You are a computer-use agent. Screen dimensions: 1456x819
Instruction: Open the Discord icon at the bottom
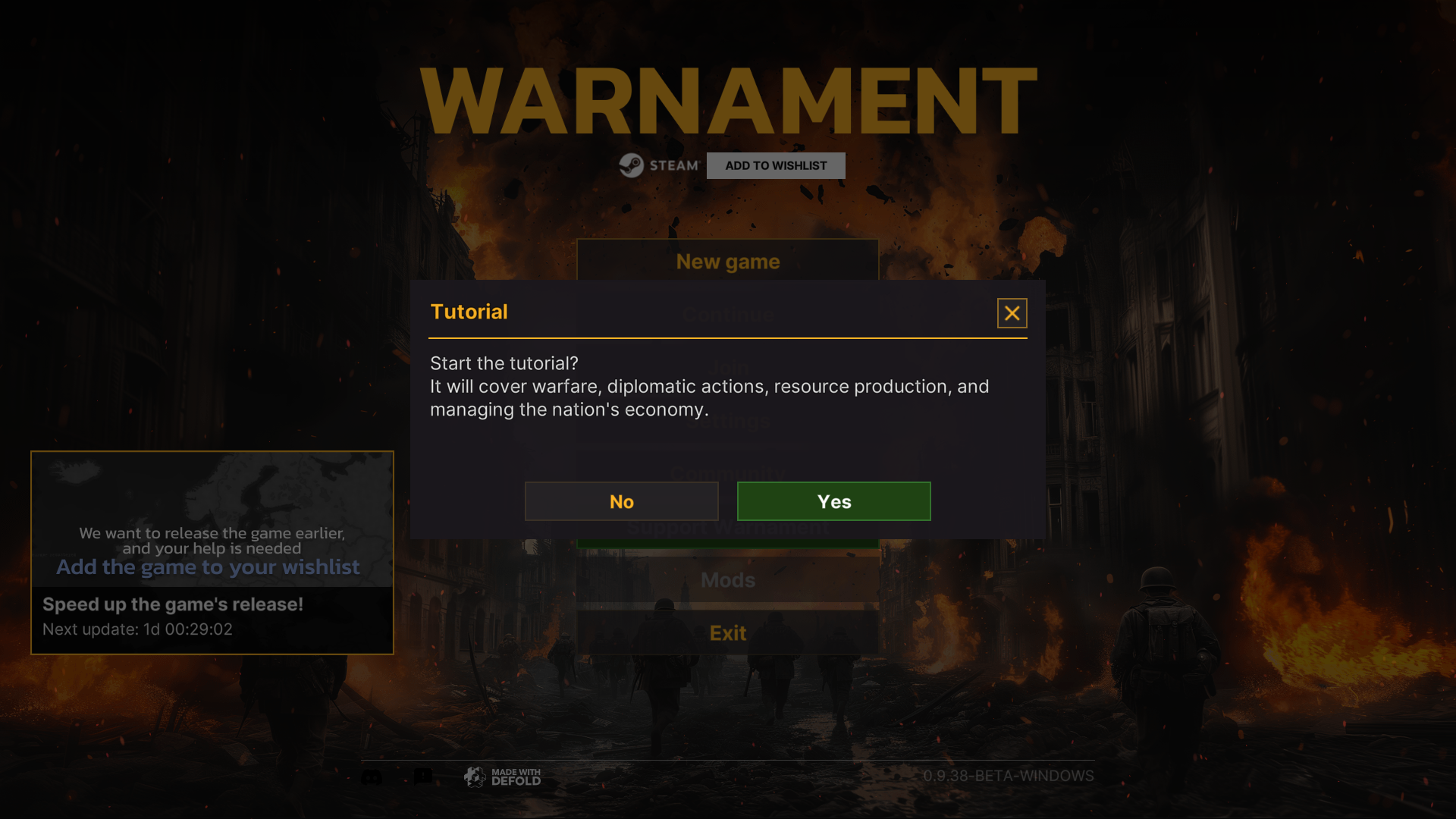[371, 776]
